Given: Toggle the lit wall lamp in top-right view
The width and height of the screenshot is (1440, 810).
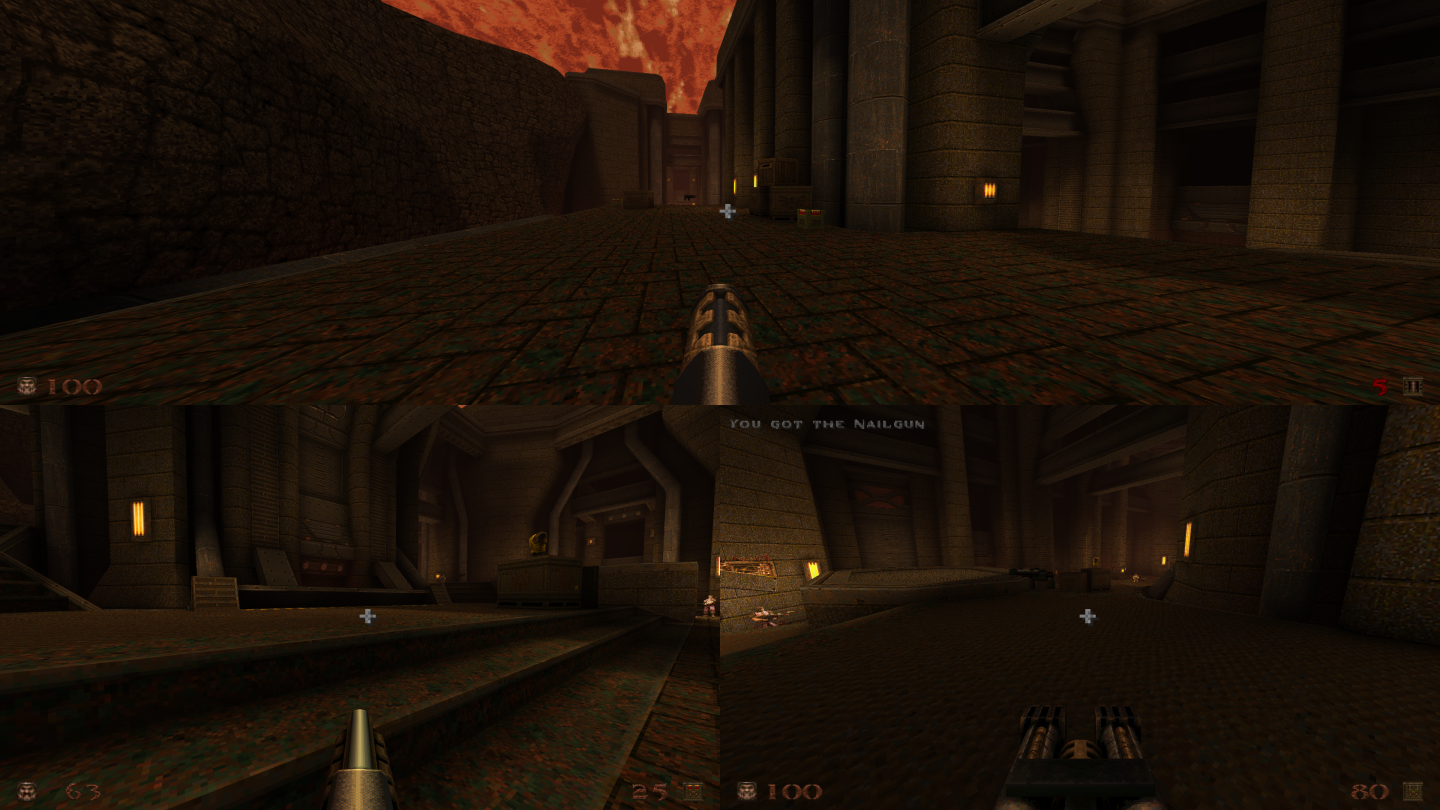Looking at the screenshot, I should pyautogui.click(x=988, y=189).
